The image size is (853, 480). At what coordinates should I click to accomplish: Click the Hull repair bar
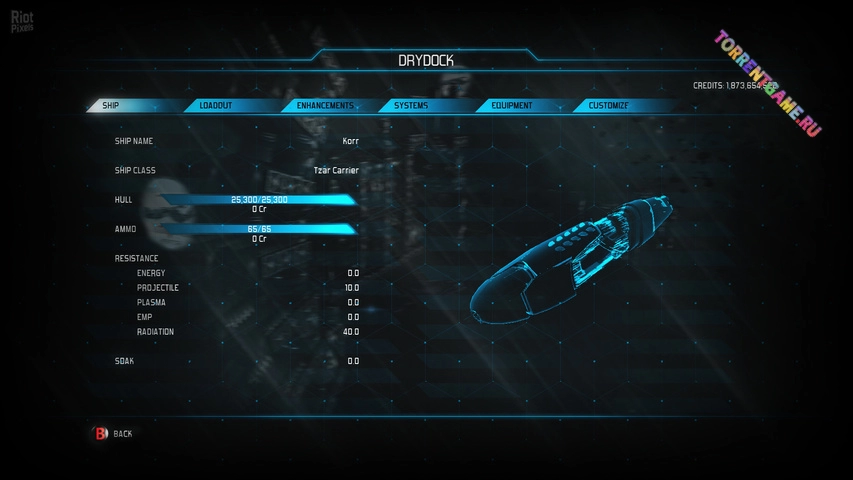tap(259, 200)
